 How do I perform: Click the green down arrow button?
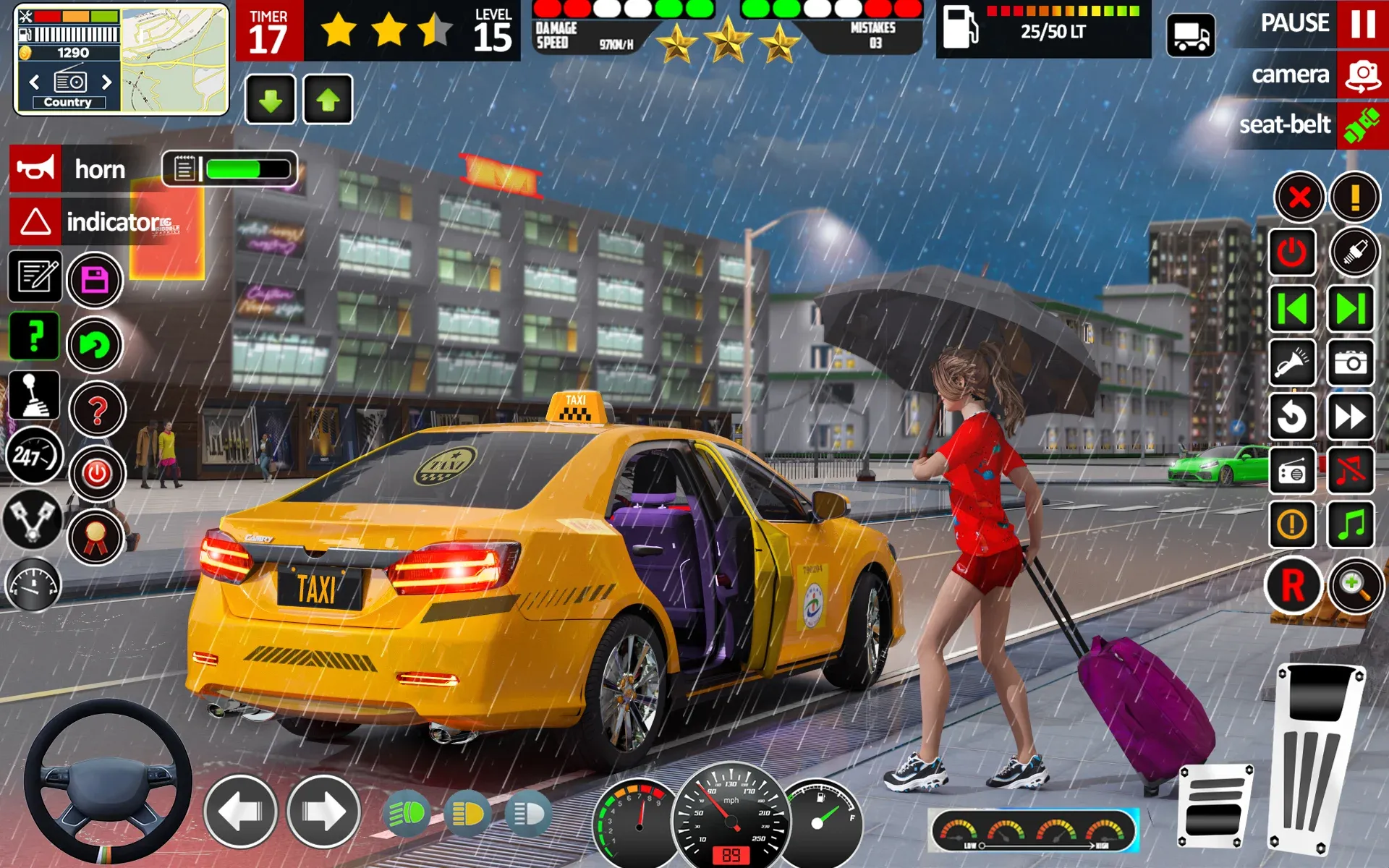[271, 100]
